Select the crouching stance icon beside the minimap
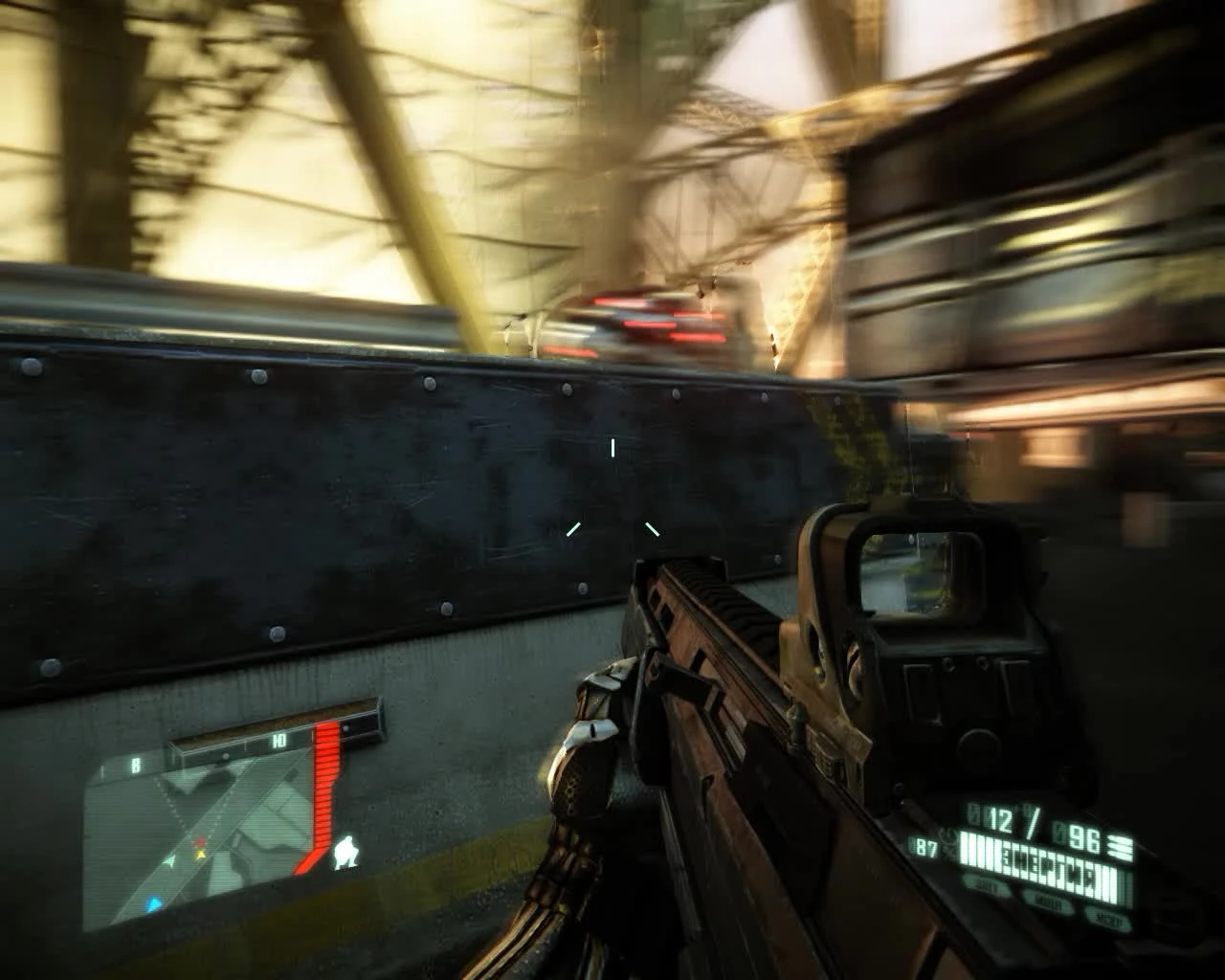Screen dimensions: 1225x980 (x=346, y=854)
